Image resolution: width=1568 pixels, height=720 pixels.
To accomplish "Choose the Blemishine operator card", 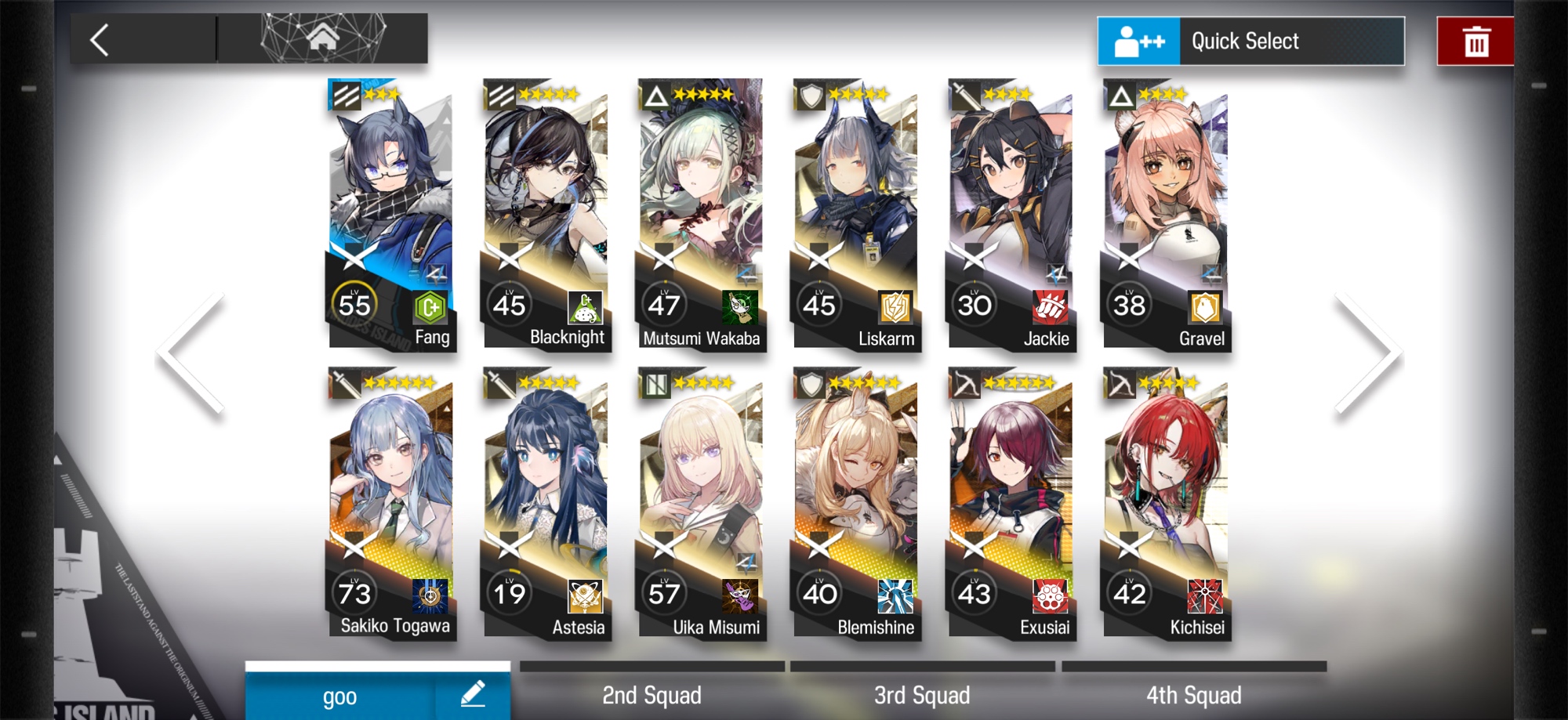I will click(x=855, y=501).
